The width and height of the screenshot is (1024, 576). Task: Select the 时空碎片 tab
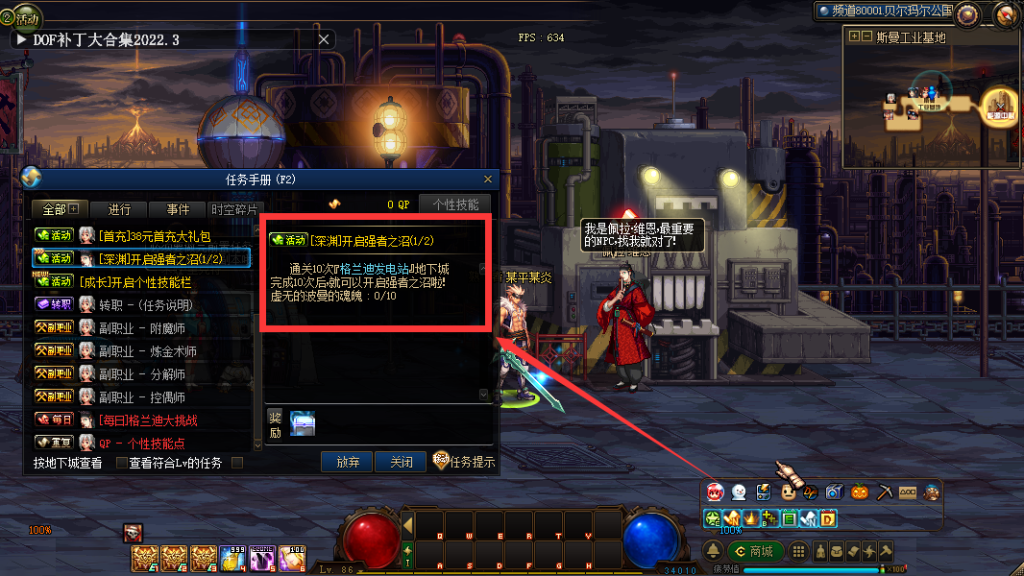[233, 210]
